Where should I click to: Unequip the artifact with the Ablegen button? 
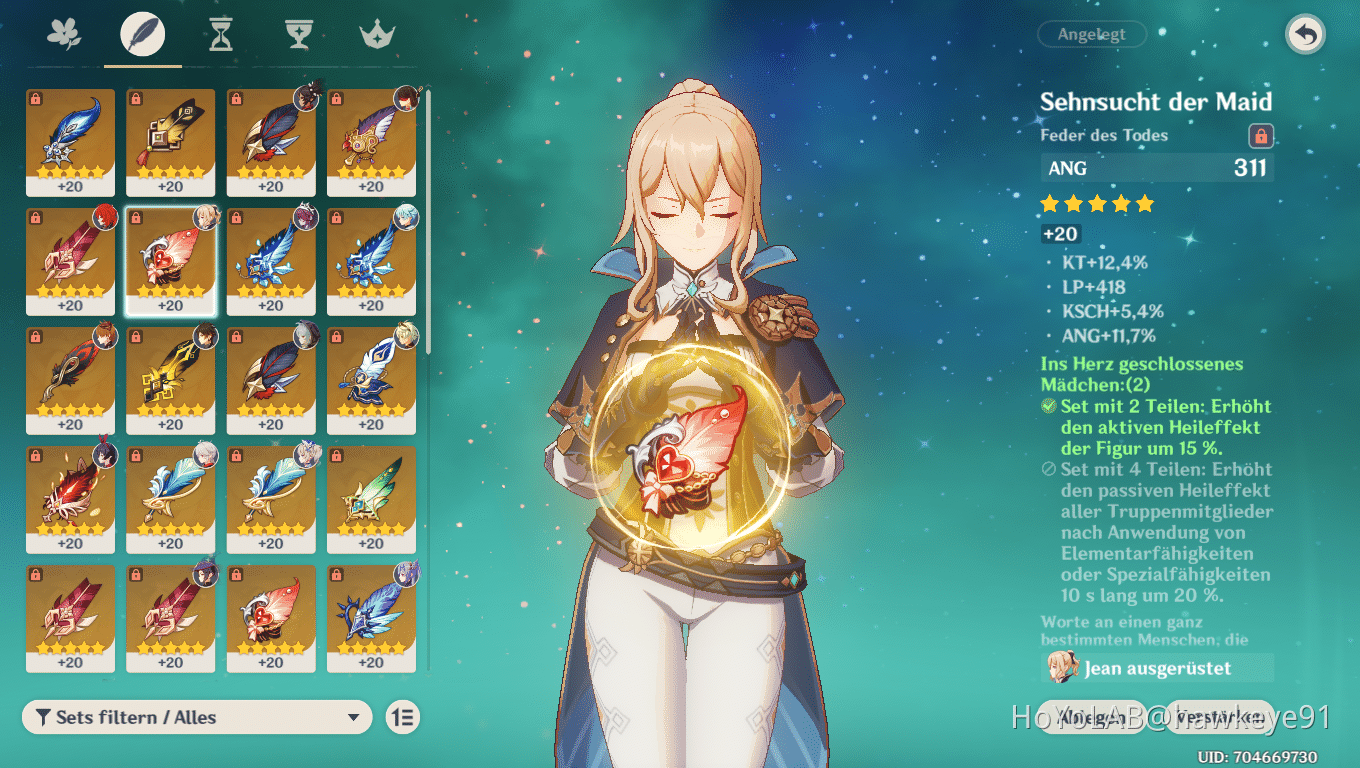point(1092,716)
